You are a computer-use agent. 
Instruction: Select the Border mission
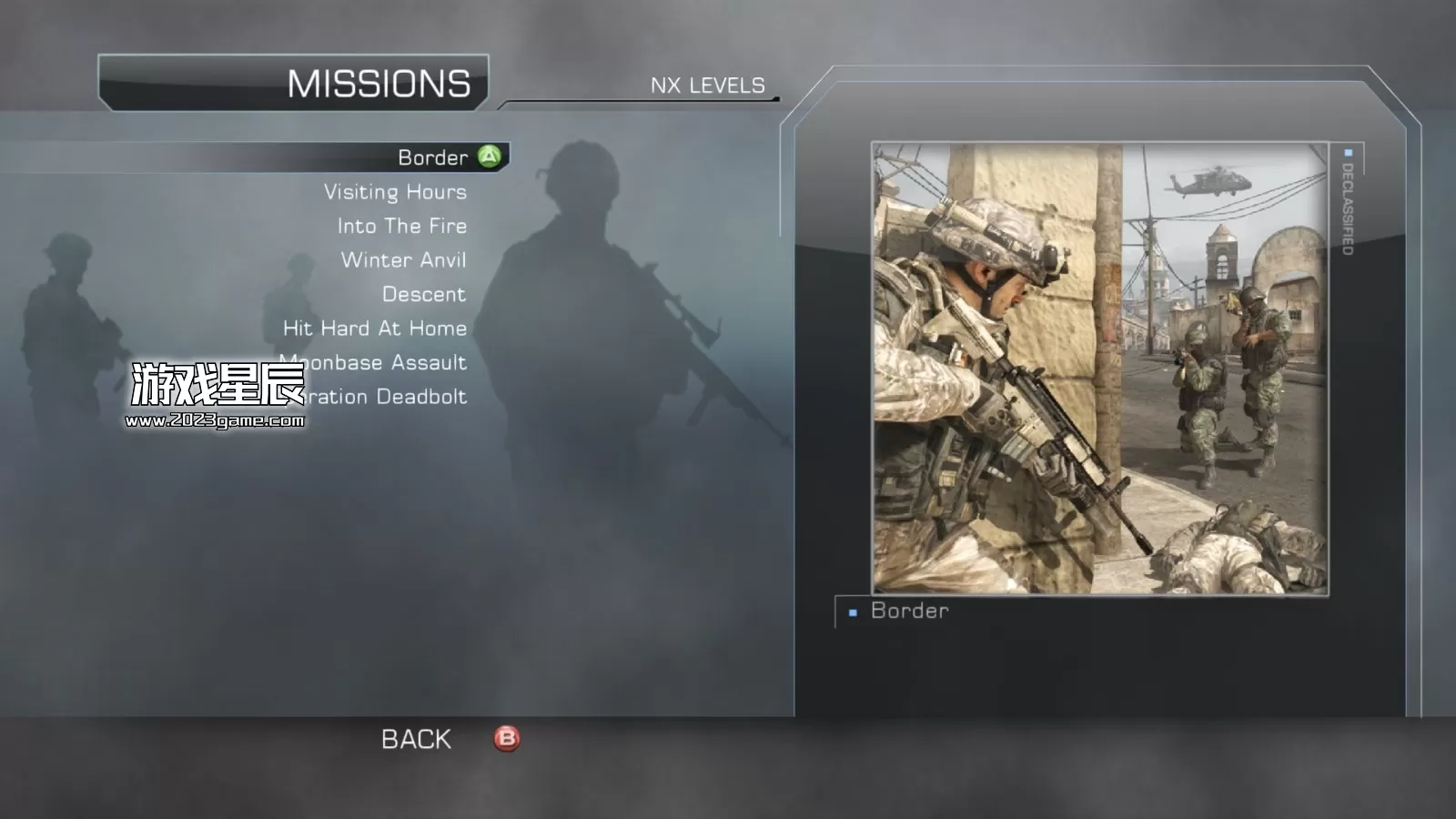click(x=433, y=157)
